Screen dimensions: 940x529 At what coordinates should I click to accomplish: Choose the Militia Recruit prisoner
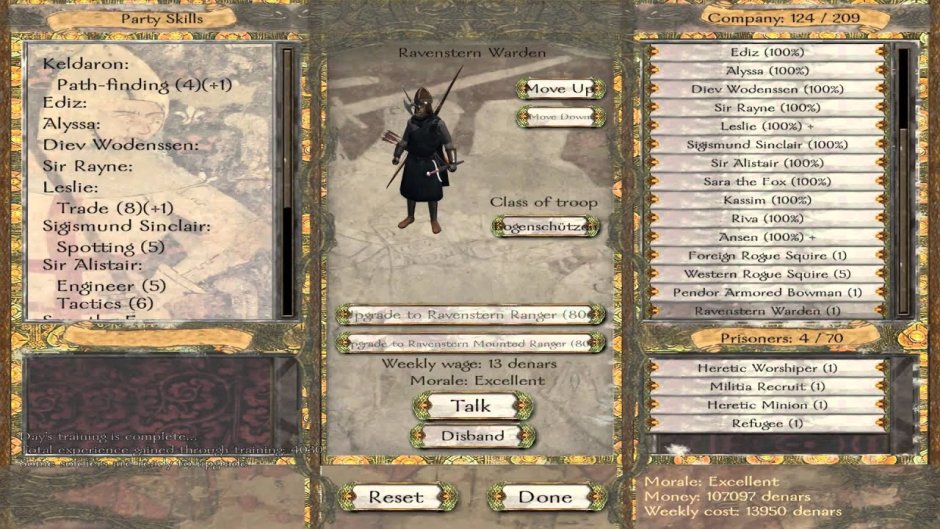pos(768,386)
